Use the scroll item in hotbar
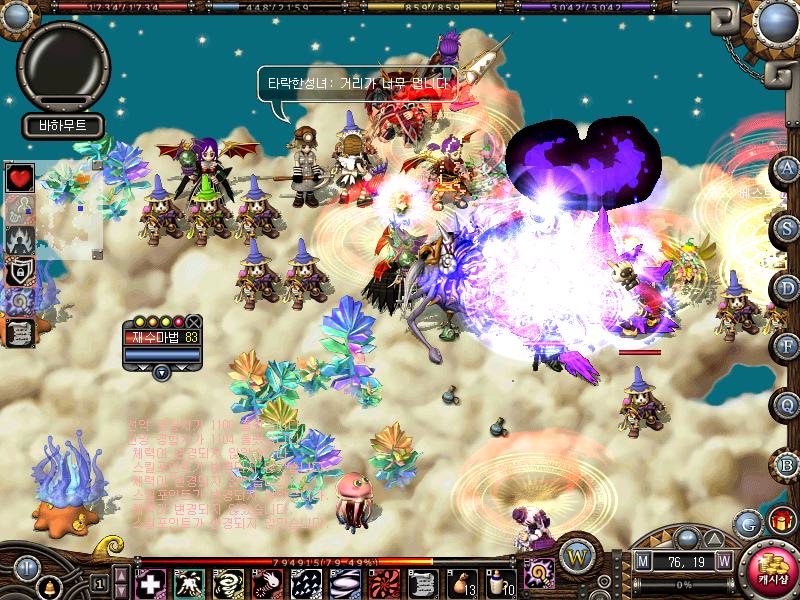Screen dimensions: 800x600 [423, 582]
